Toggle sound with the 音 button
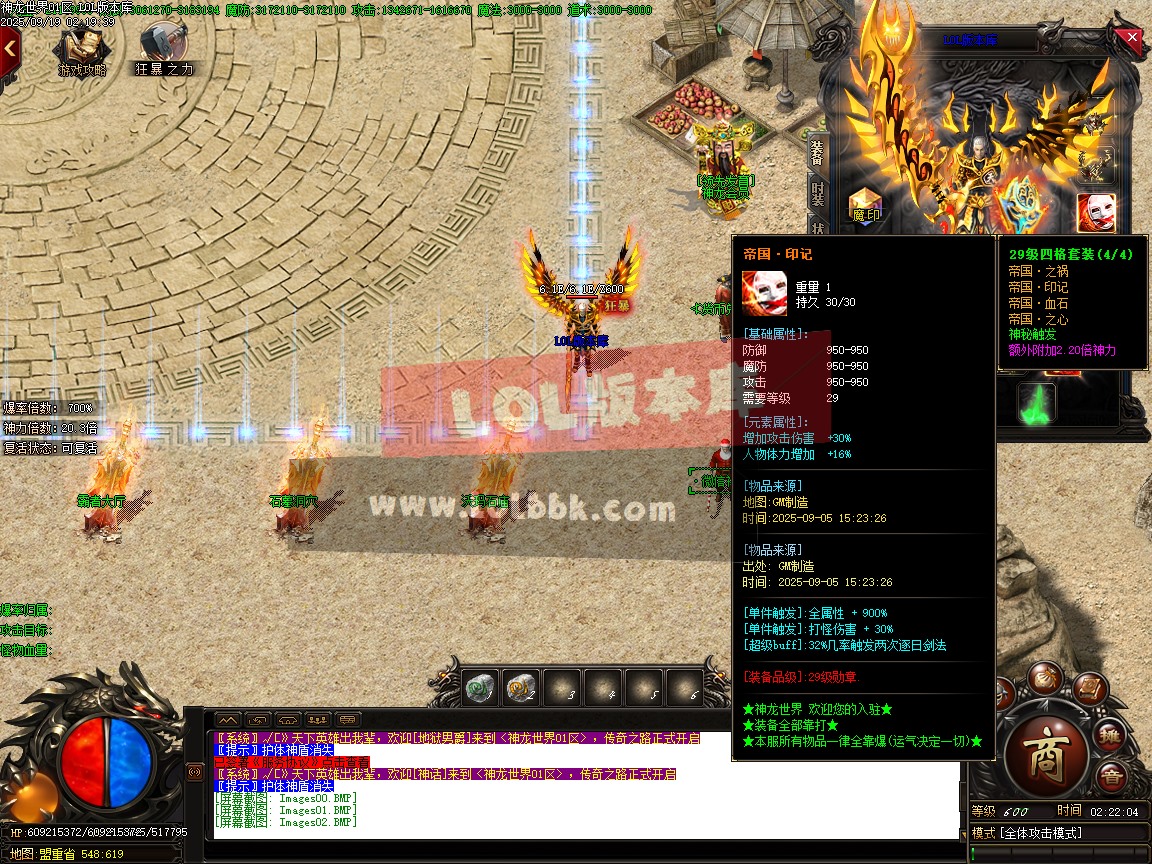This screenshot has height=864, width=1152. click(x=1111, y=777)
